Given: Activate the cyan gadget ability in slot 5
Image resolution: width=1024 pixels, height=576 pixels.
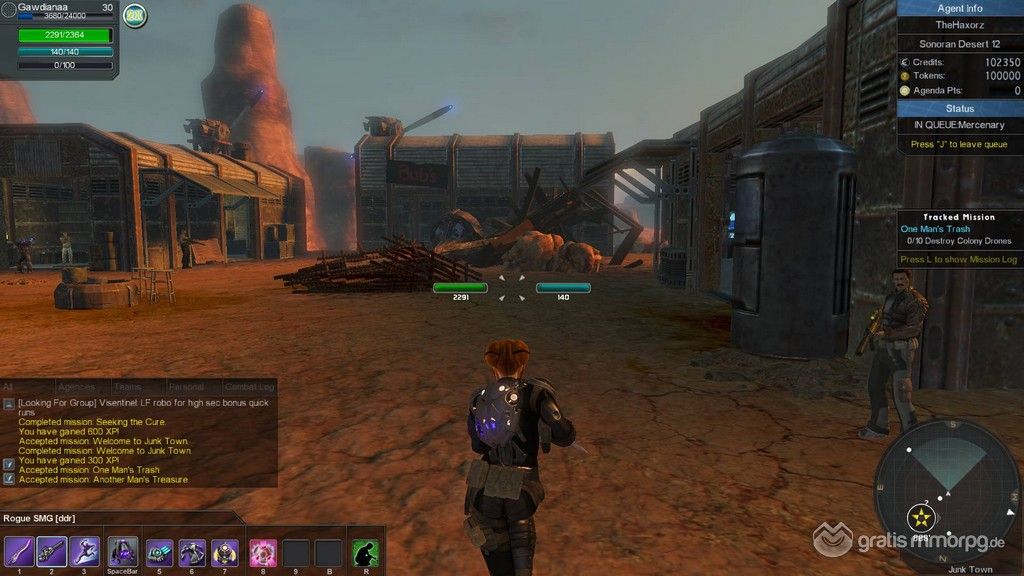Looking at the screenshot, I should (159, 552).
